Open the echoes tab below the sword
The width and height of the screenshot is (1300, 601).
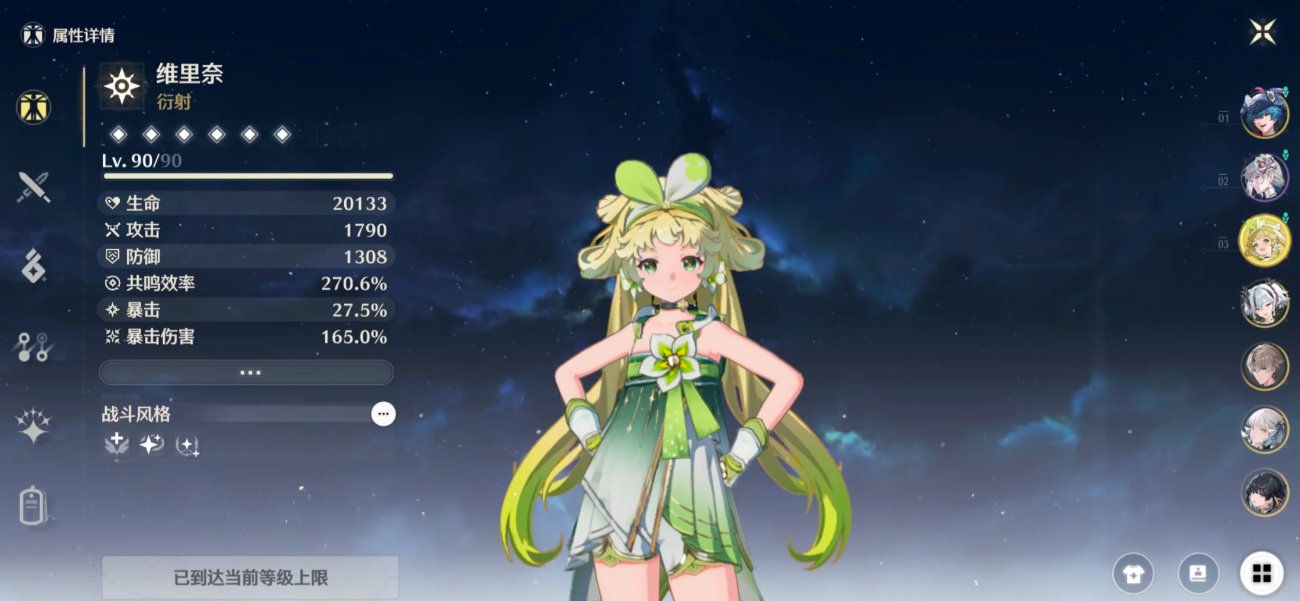pyautogui.click(x=34, y=266)
